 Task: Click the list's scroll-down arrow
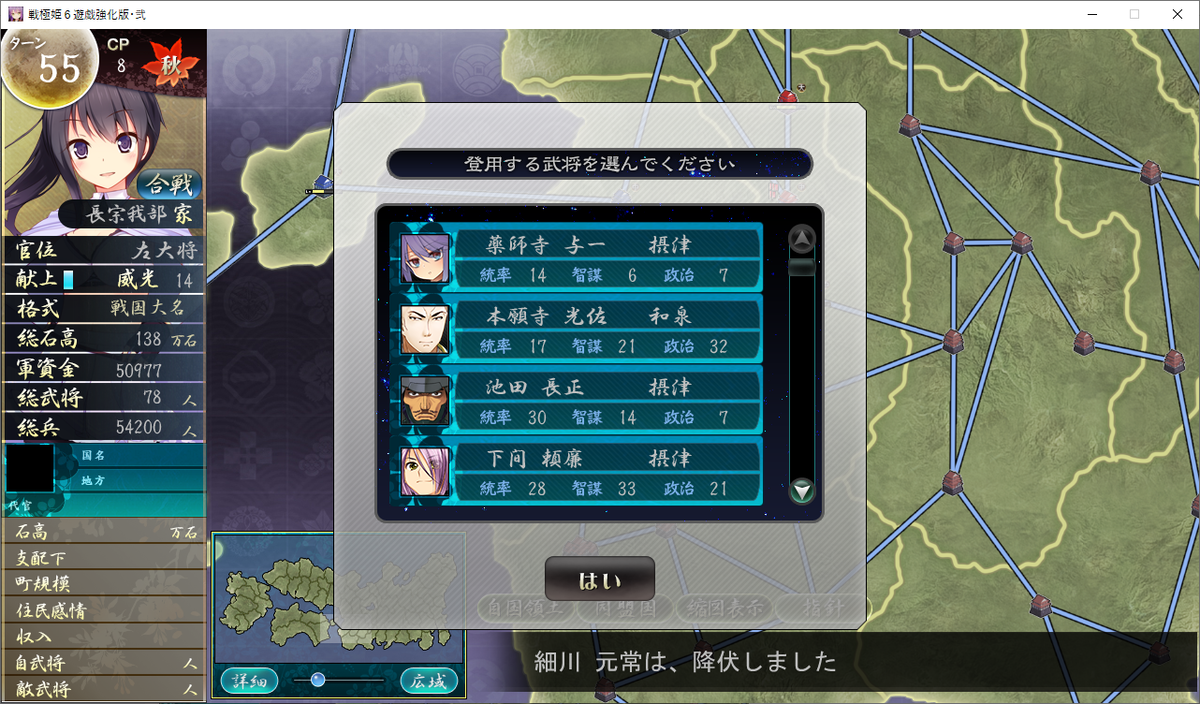click(802, 491)
